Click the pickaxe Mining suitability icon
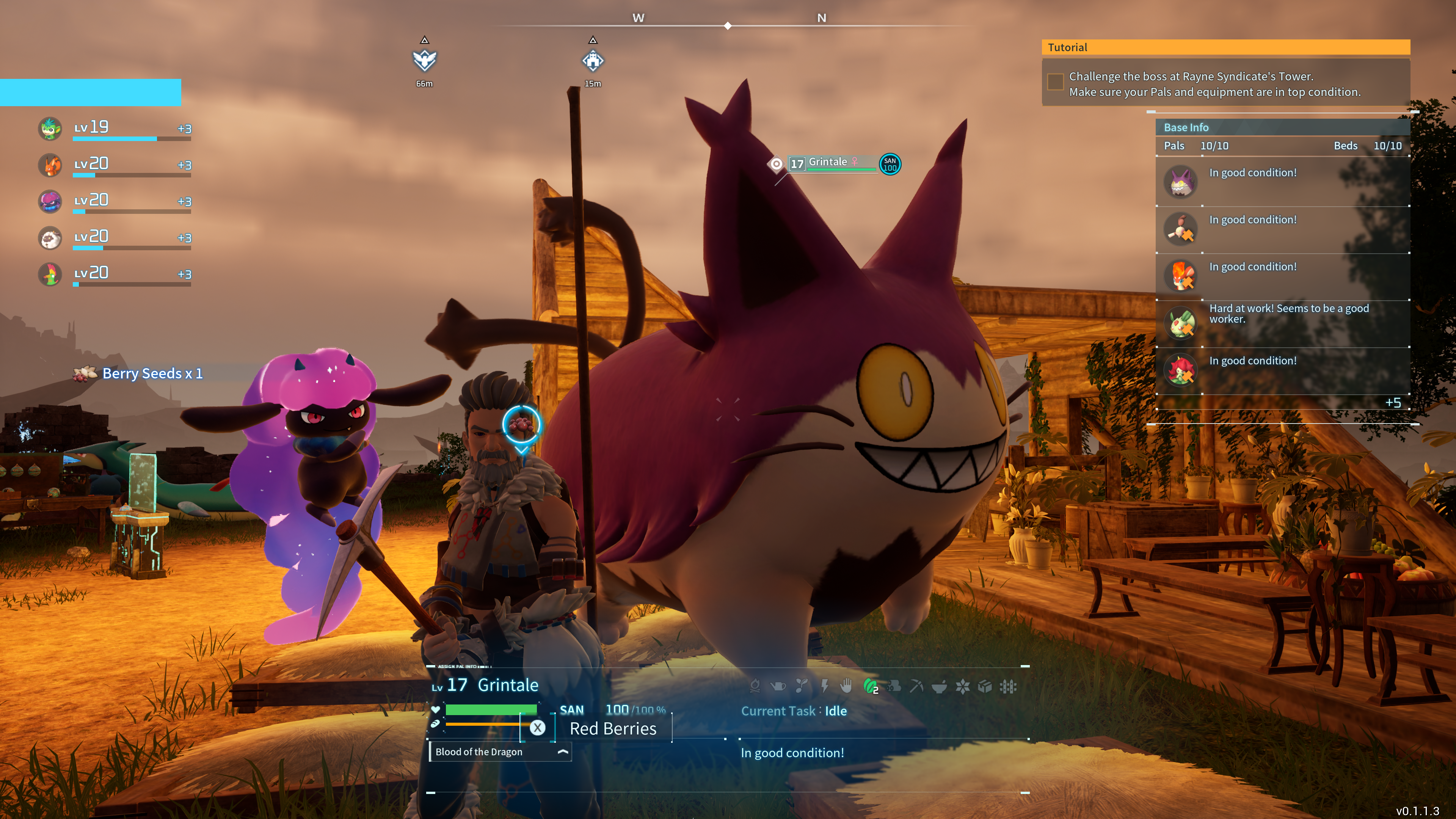 916,686
